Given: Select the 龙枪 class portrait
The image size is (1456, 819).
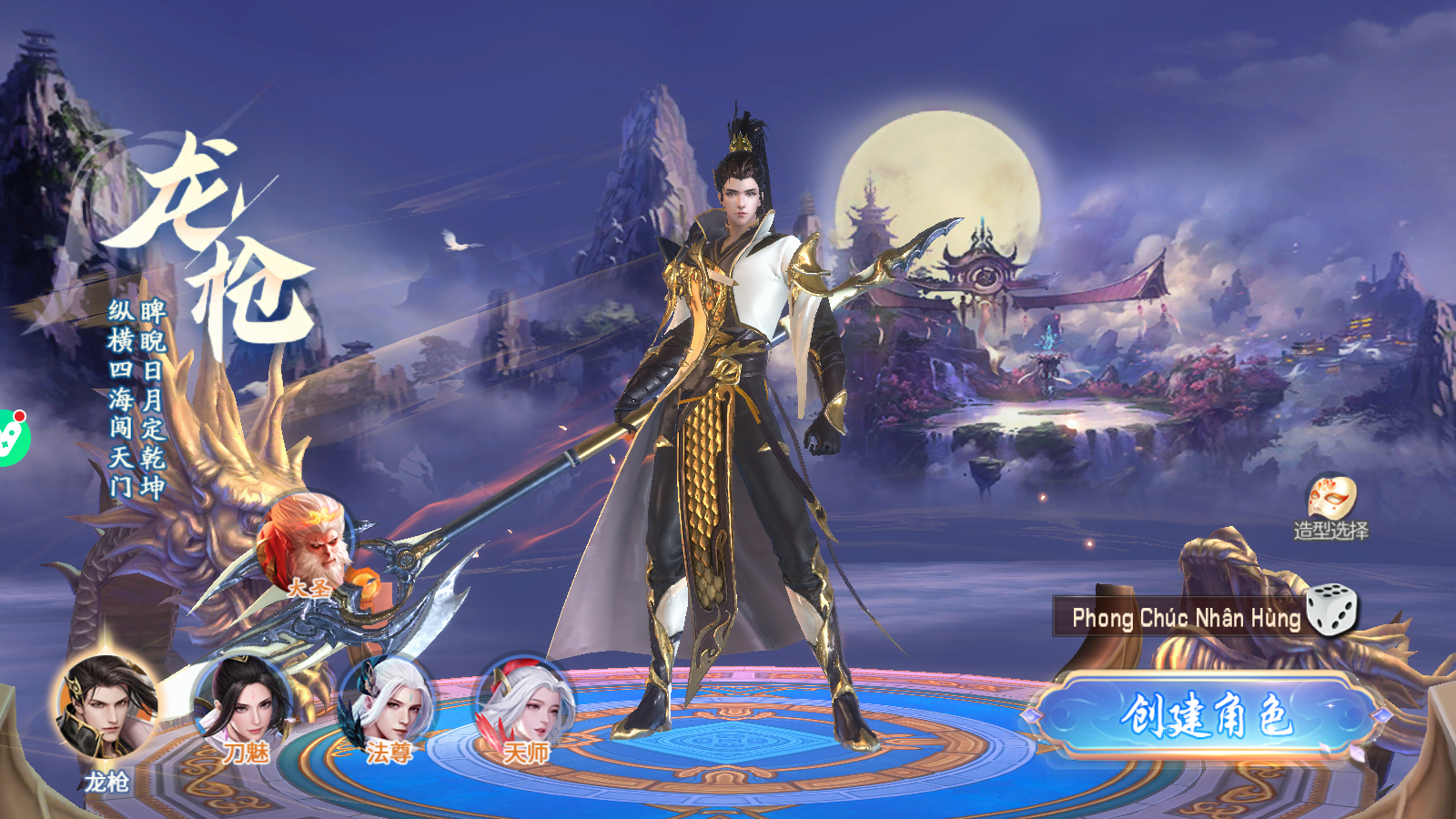Looking at the screenshot, I should point(106,707).
